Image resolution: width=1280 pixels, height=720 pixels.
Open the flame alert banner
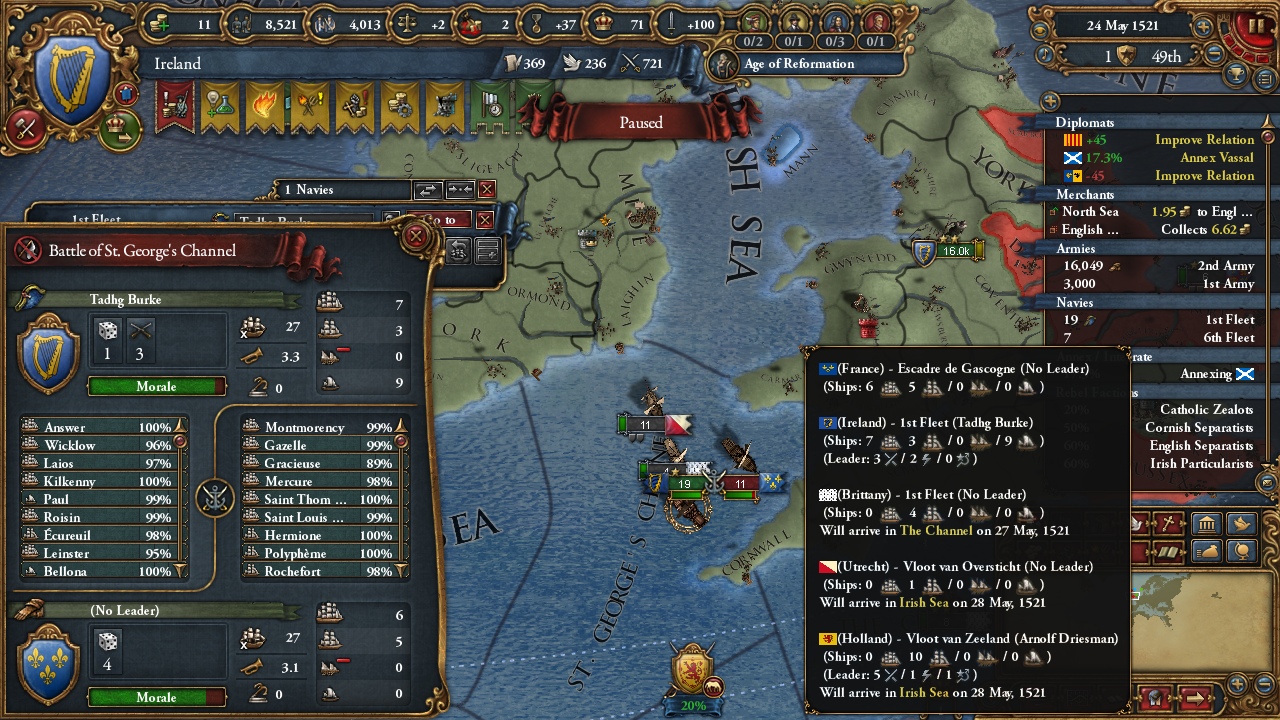265,107
